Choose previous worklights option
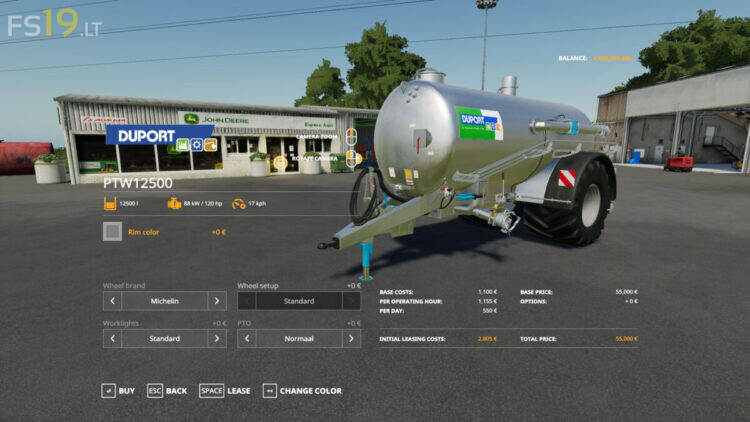This screenshot has width=750, height=422. [112, 338]
